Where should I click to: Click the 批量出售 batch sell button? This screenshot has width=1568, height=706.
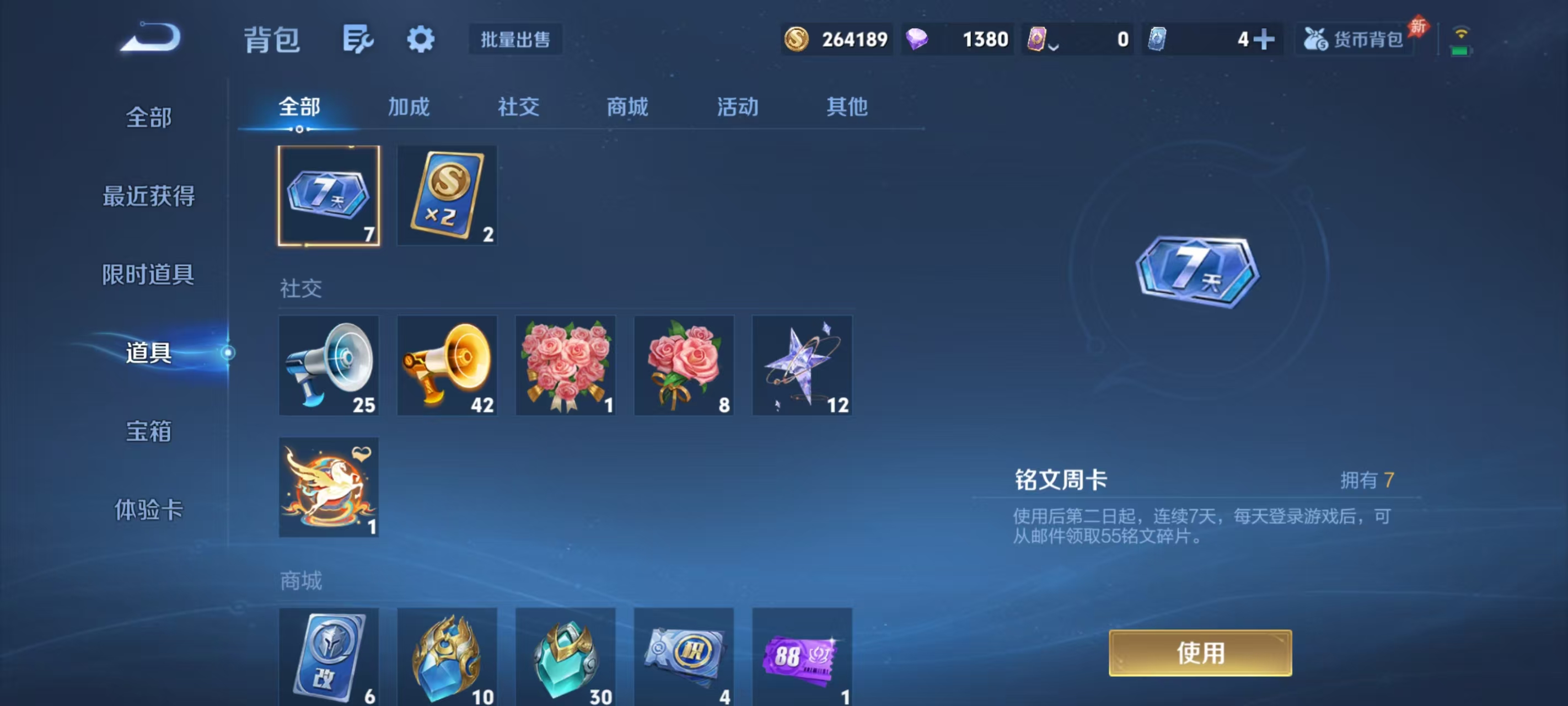pyautogui.click(x=514, y=39)
